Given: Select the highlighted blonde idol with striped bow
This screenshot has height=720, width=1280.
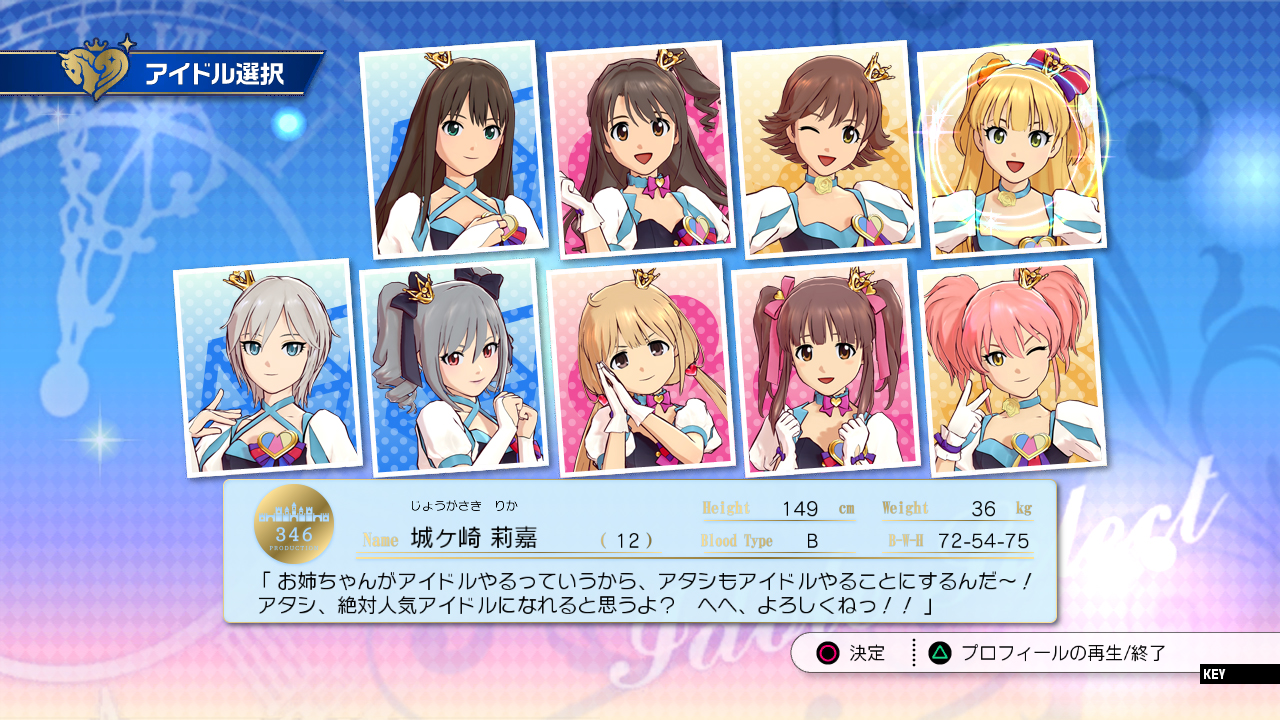Looking at the screenshot, I should [x=1011, y=150].
